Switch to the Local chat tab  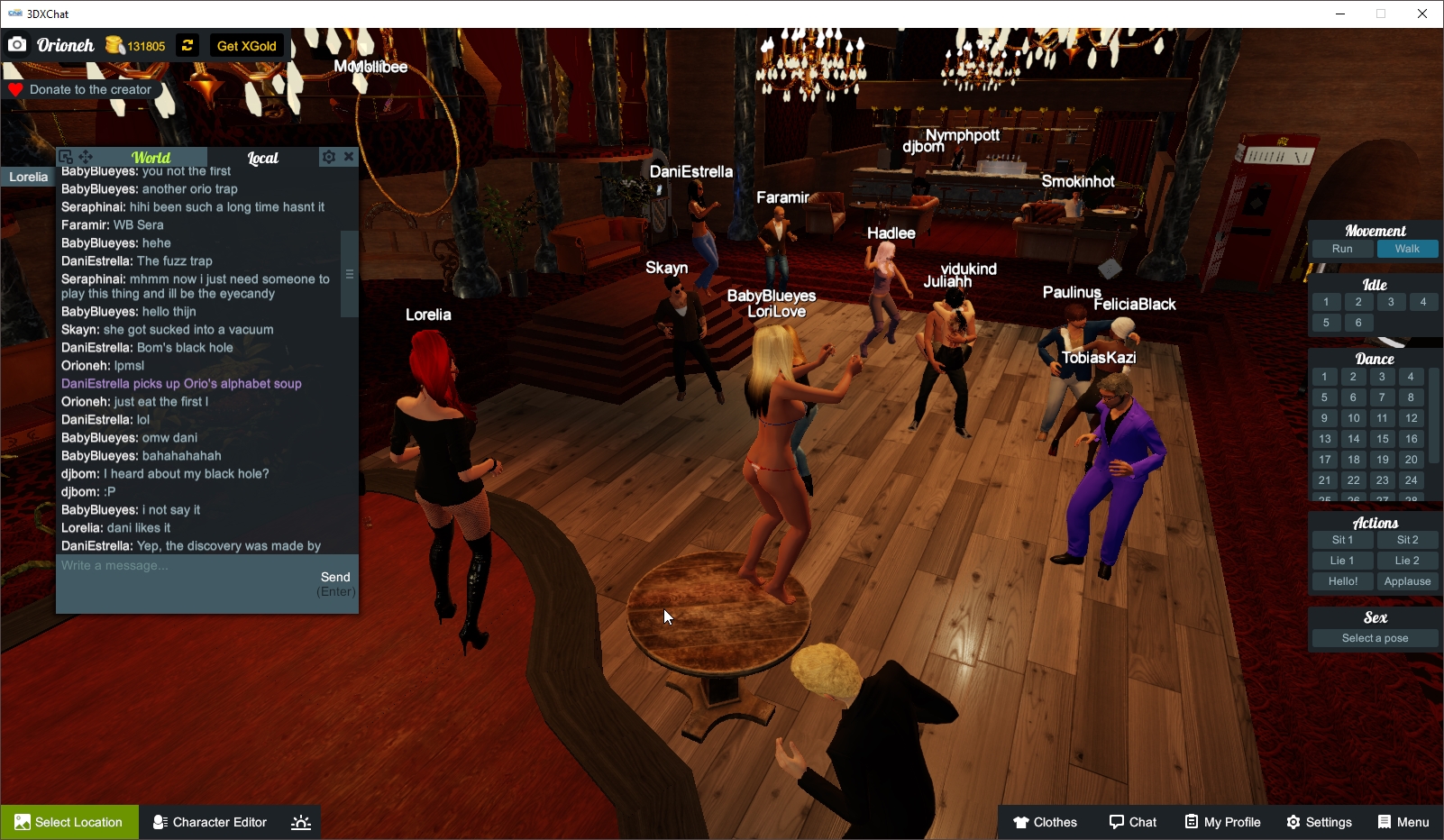tap(263, 157)
